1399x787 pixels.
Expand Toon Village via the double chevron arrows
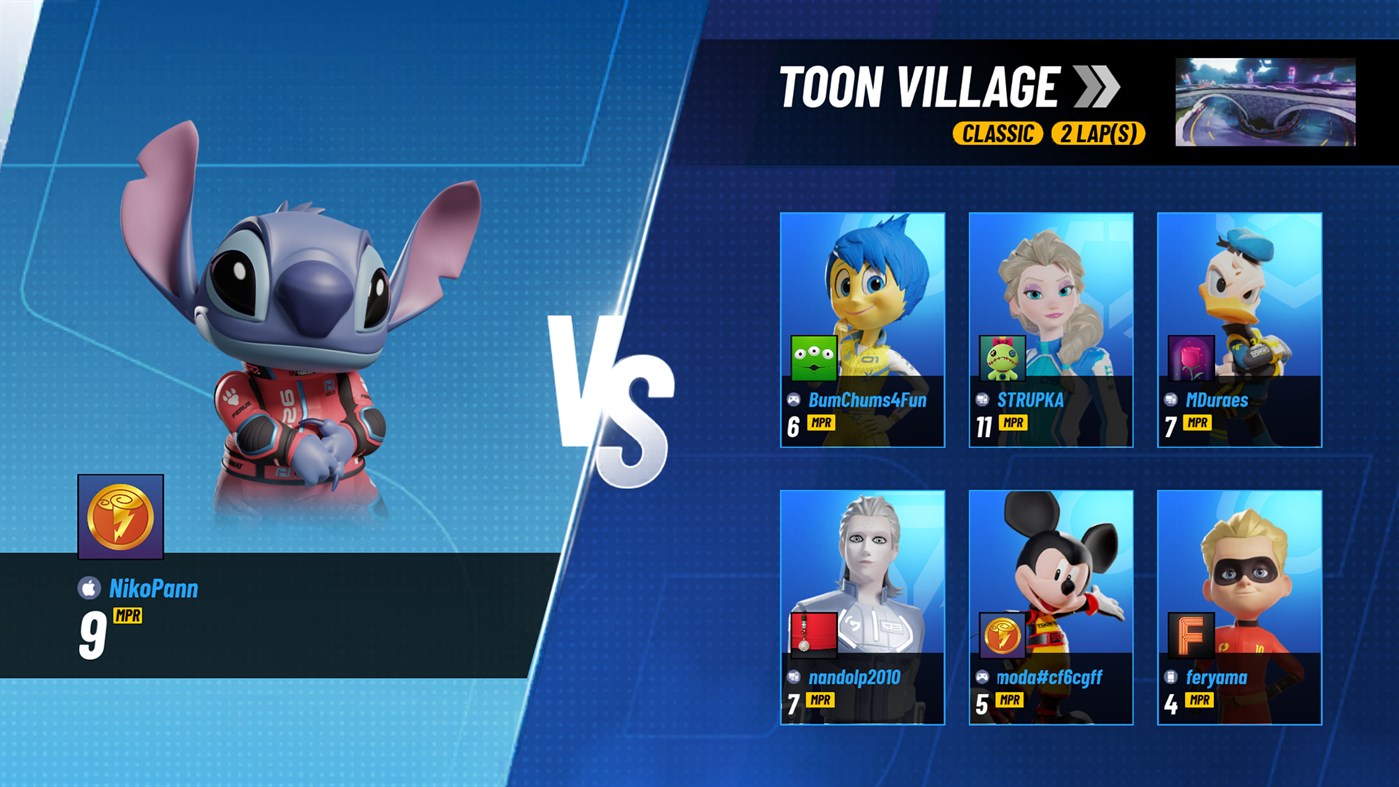pyautogui.click(x=1094, y=88)
